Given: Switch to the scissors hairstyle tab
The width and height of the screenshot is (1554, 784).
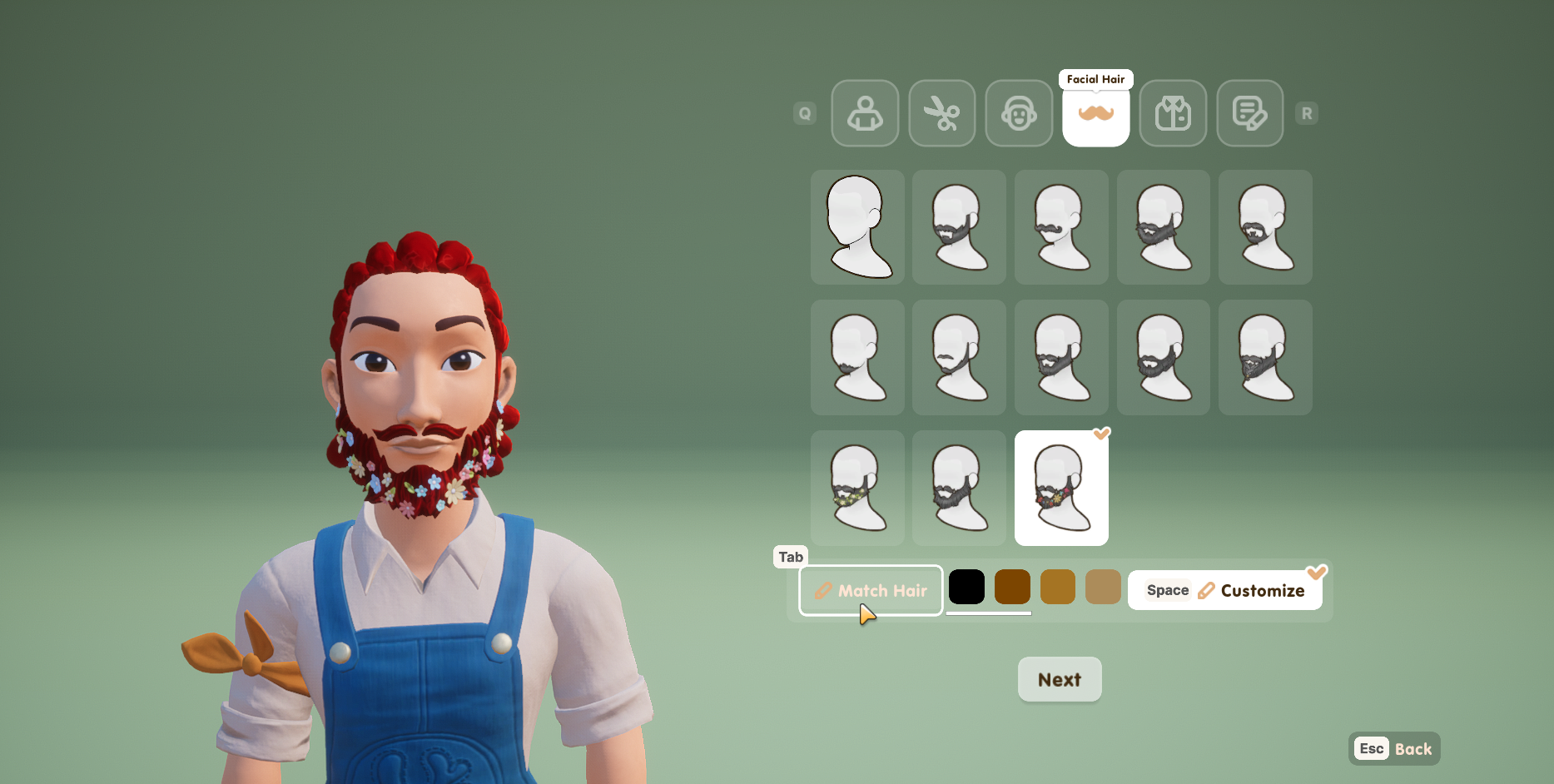Looking at the screenshot, I should 941,113.
